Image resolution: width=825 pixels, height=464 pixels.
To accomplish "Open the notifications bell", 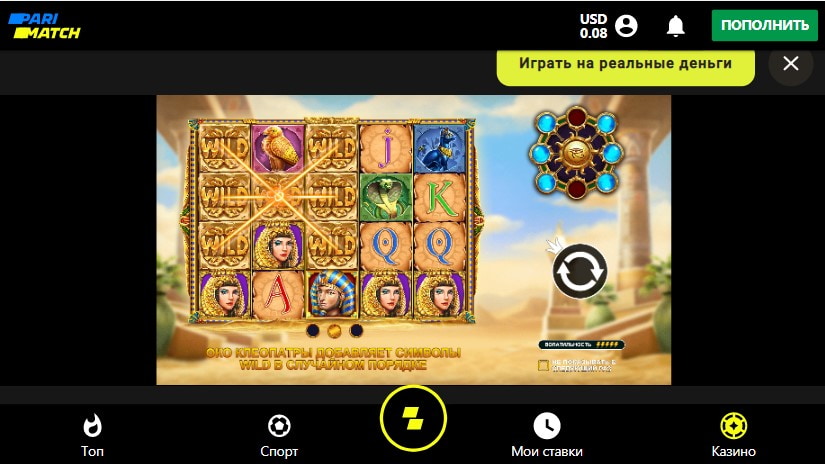I will pyautogui.click(x=676, y=25).
